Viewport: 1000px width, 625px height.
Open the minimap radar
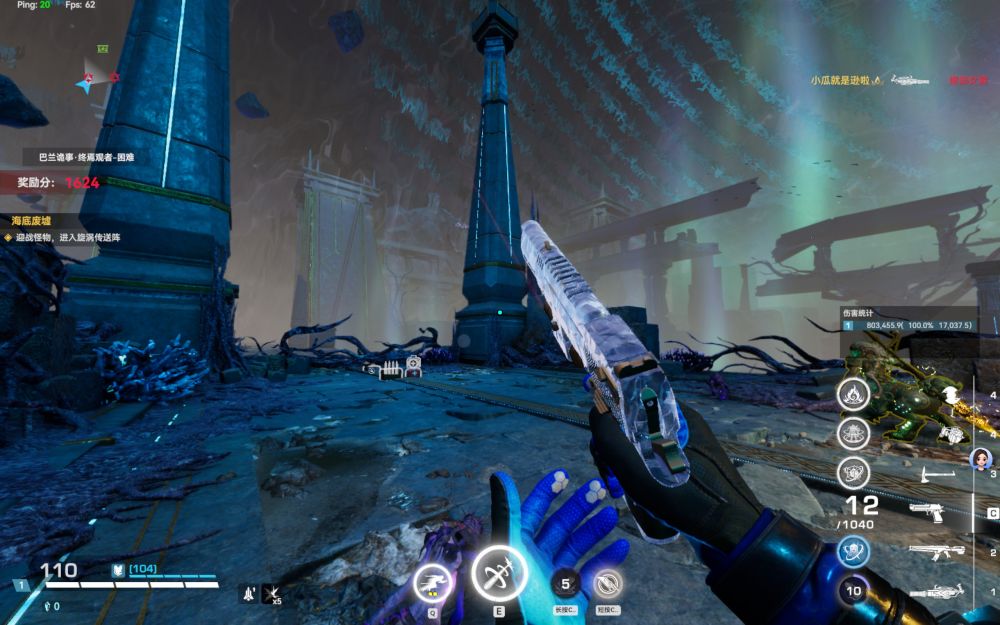click(96, 76)
